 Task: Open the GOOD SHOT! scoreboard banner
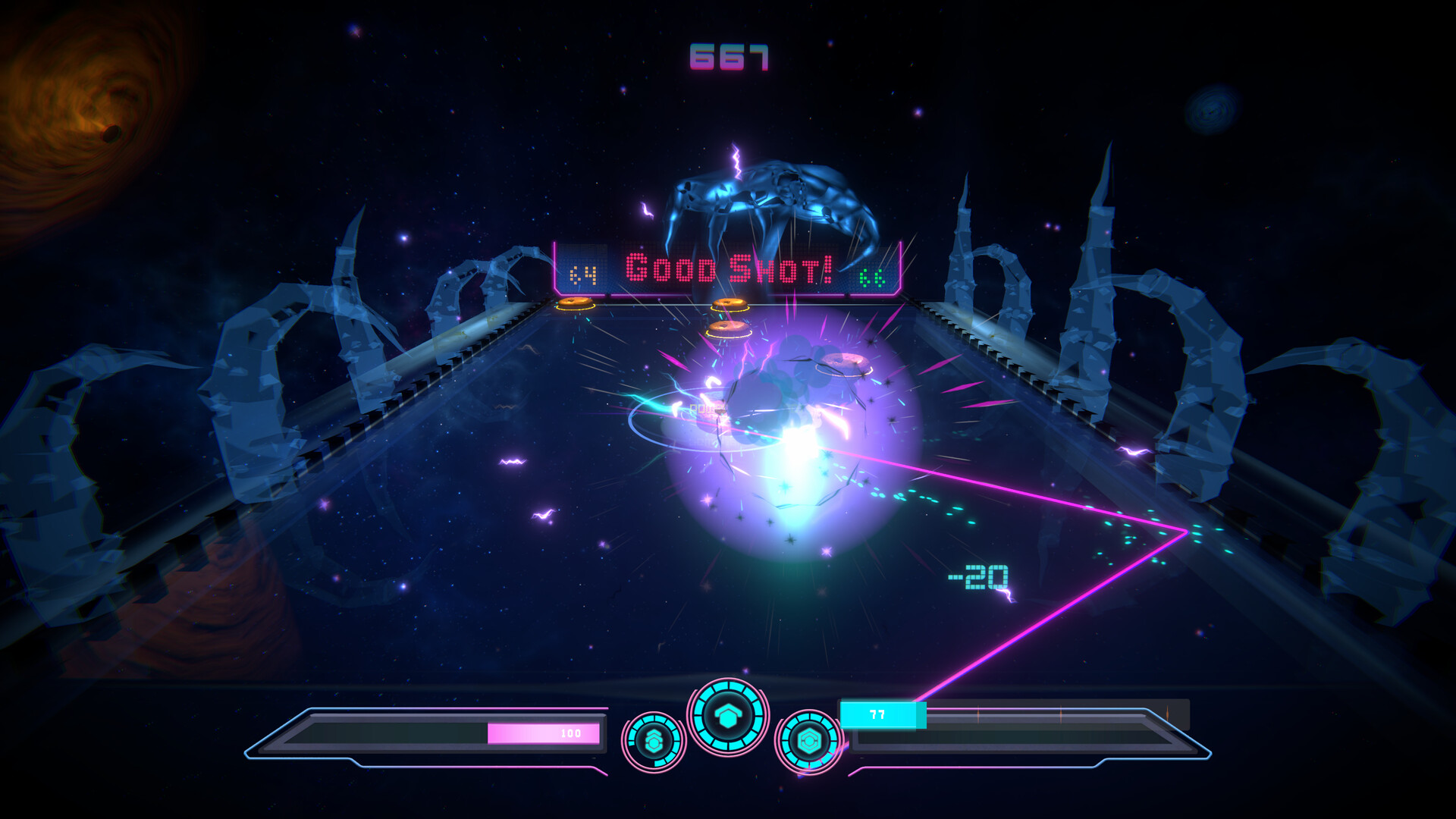[x=726, y=265]
